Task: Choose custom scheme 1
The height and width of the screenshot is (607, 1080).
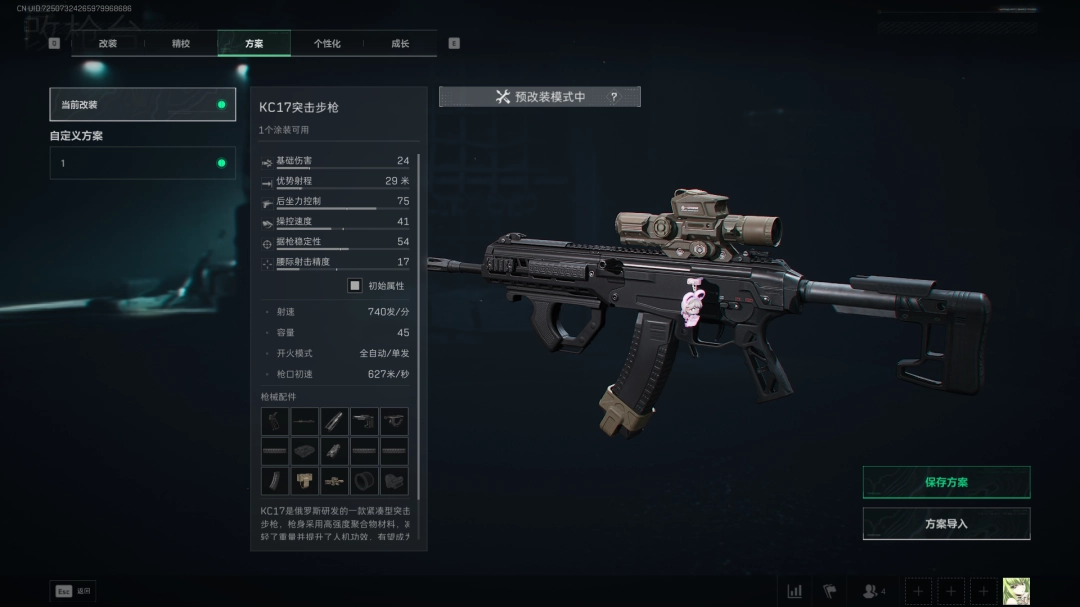Action: pos(143,163)
